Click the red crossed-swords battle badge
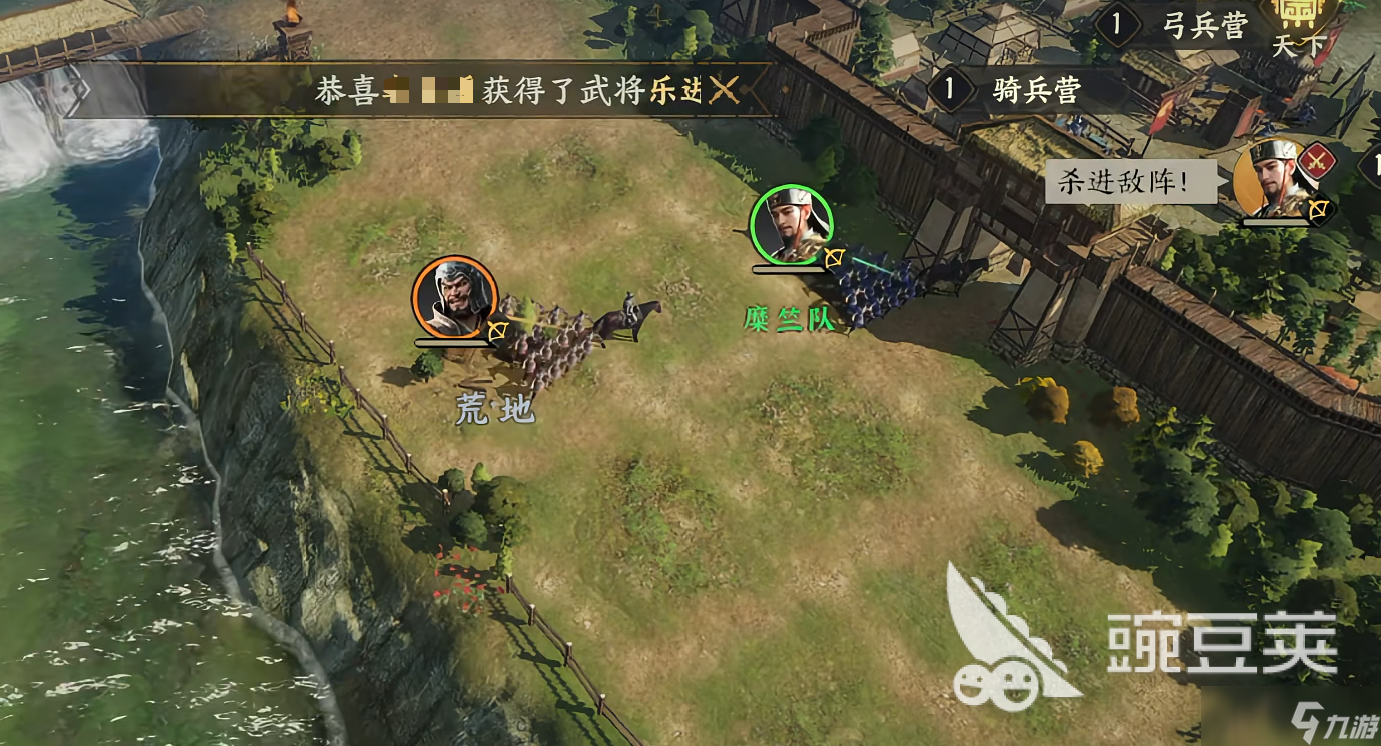 1316,158
